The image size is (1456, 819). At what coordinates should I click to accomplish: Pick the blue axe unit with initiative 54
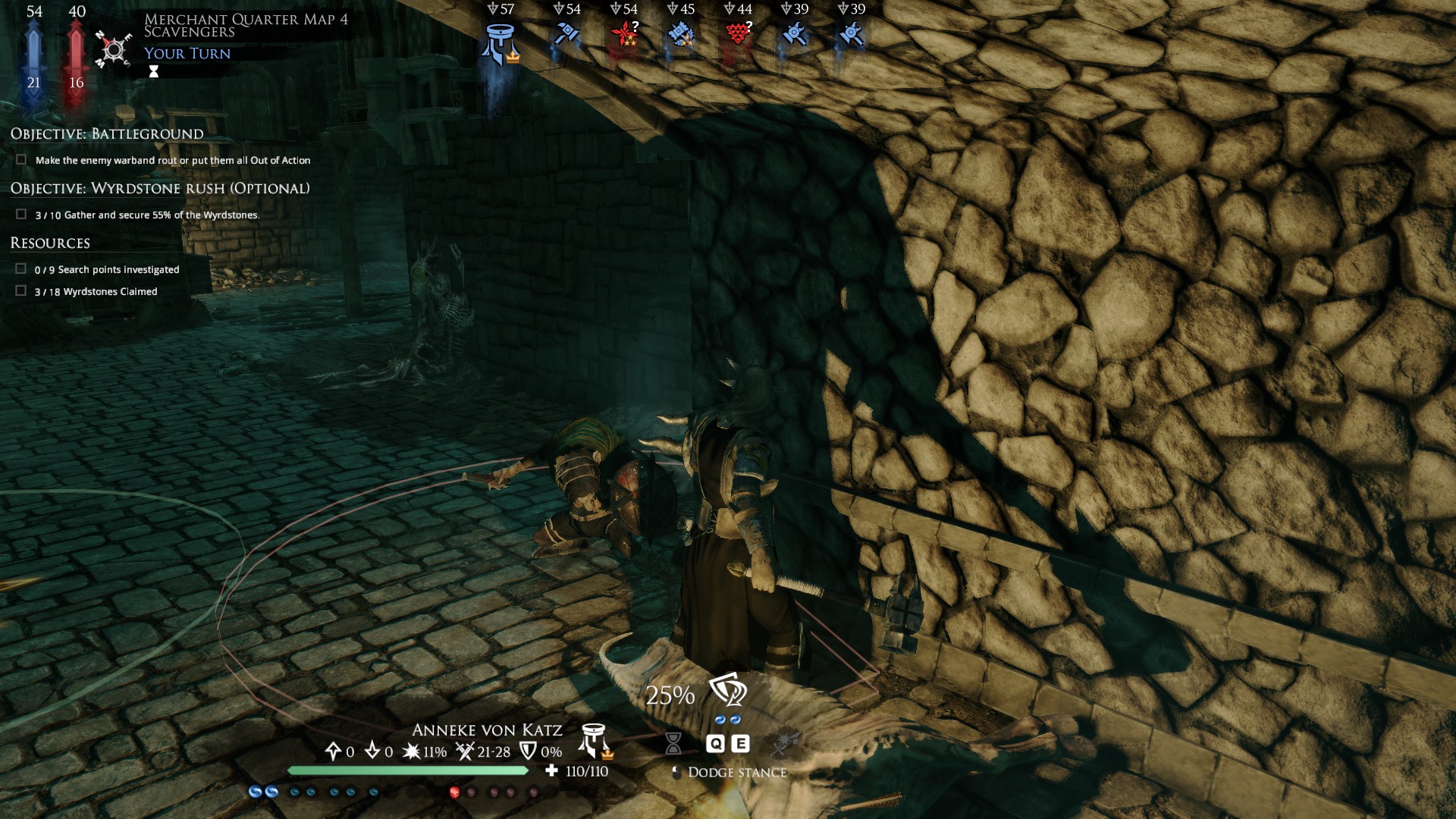click(566, 34)
